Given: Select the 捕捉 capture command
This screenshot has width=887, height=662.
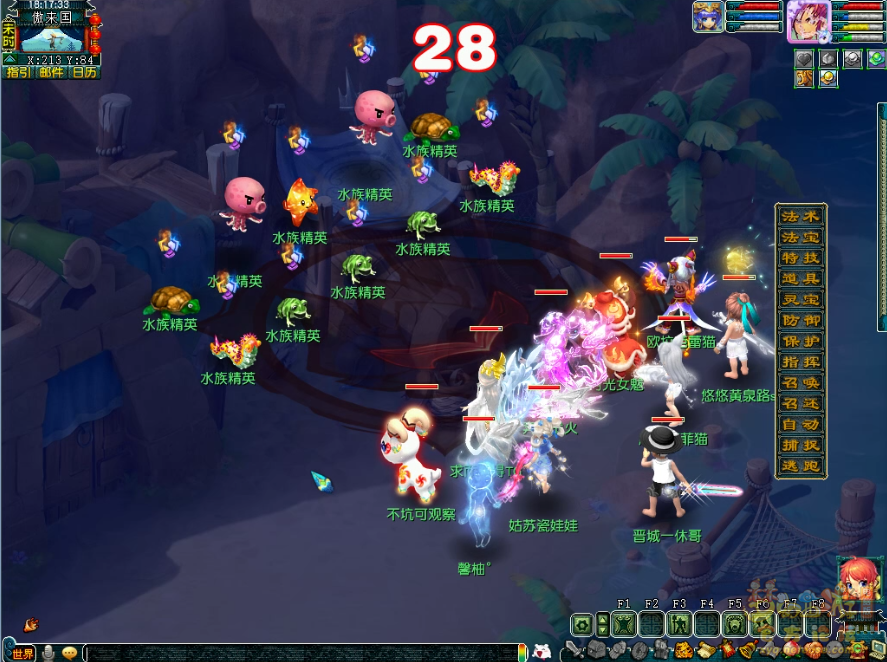Looking at the screenshot, I should (801, 445).
